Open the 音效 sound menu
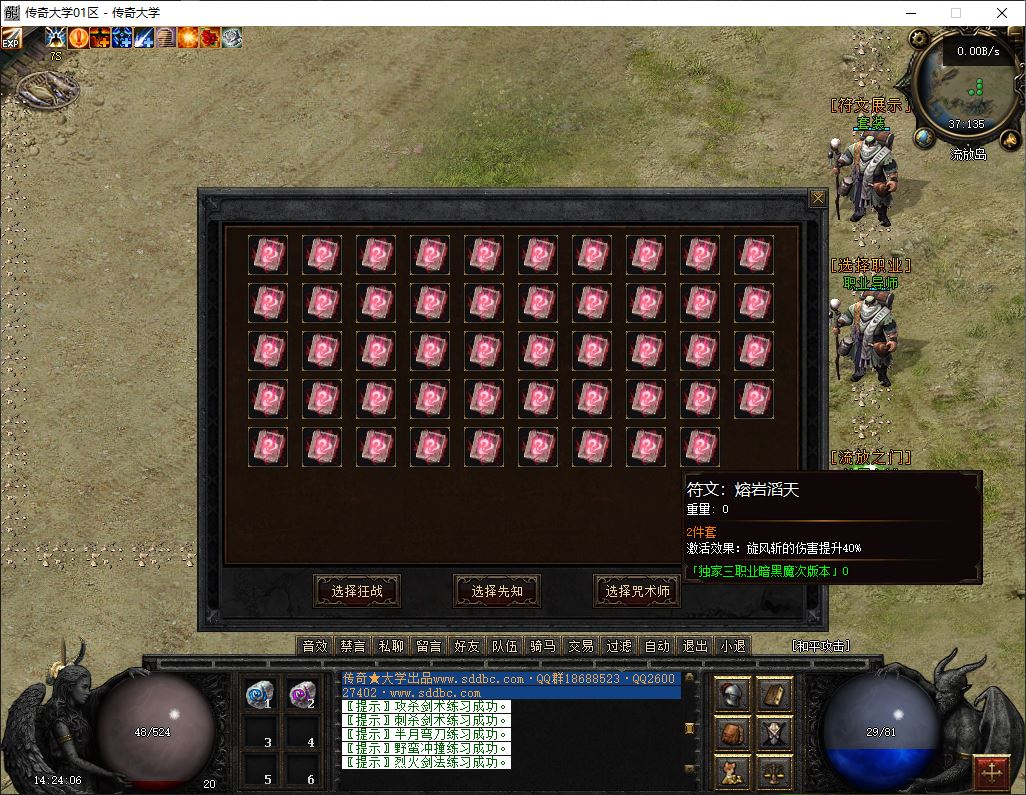Screen dimensions: 1026x795 point(315,646)
